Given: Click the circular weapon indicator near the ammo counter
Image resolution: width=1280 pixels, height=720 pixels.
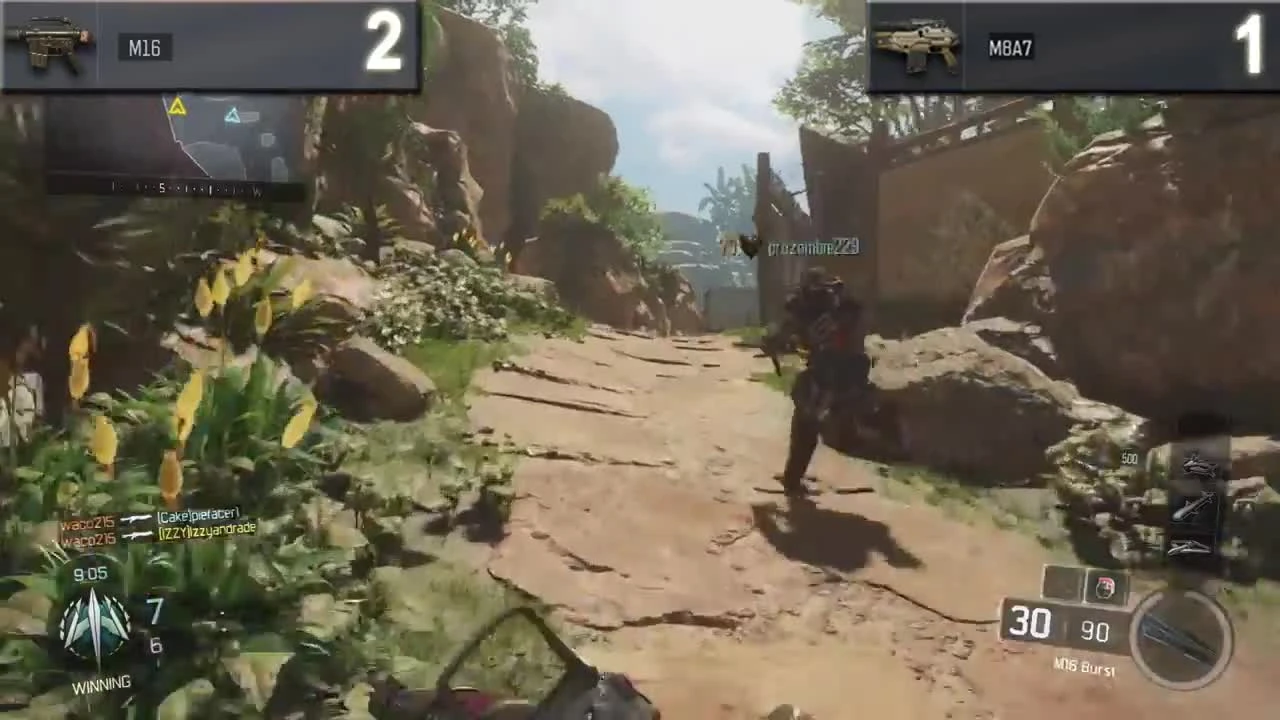Looking at the screenshot, I should click(x=1183, y=640).
